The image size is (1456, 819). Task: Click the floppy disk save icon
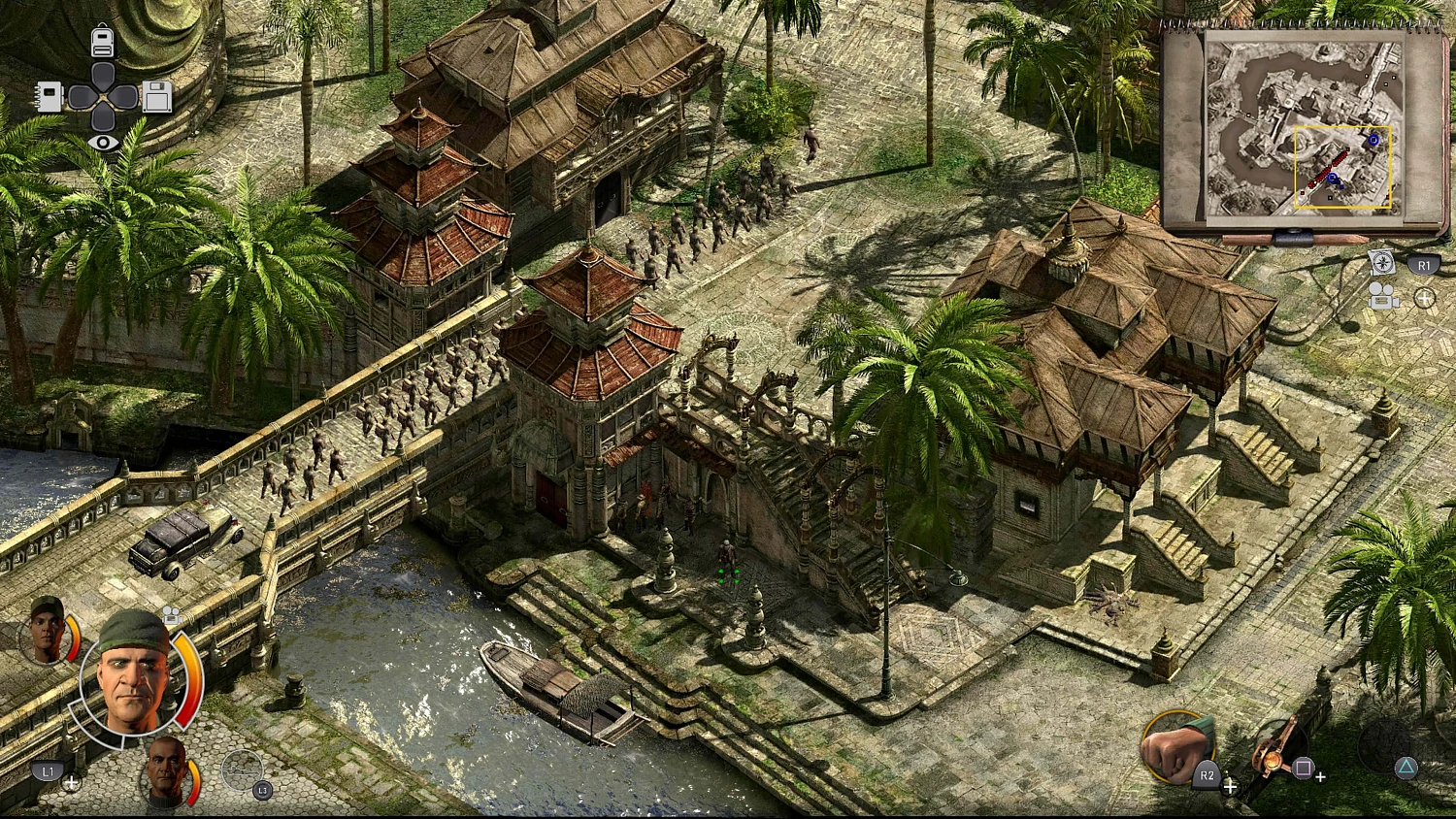point(157,97)
